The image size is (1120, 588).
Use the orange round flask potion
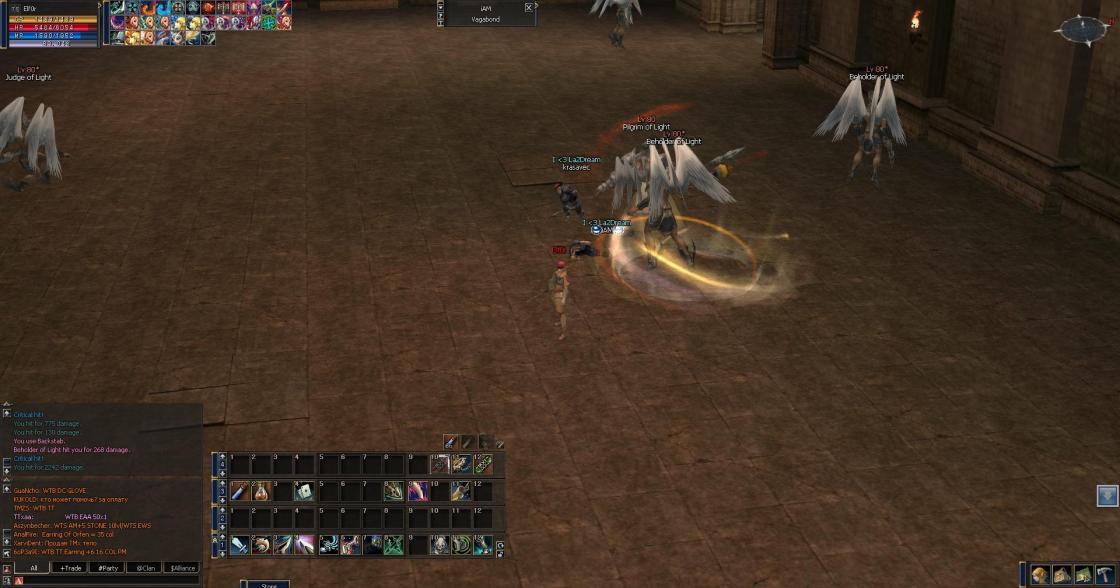(x=261, y=491)
